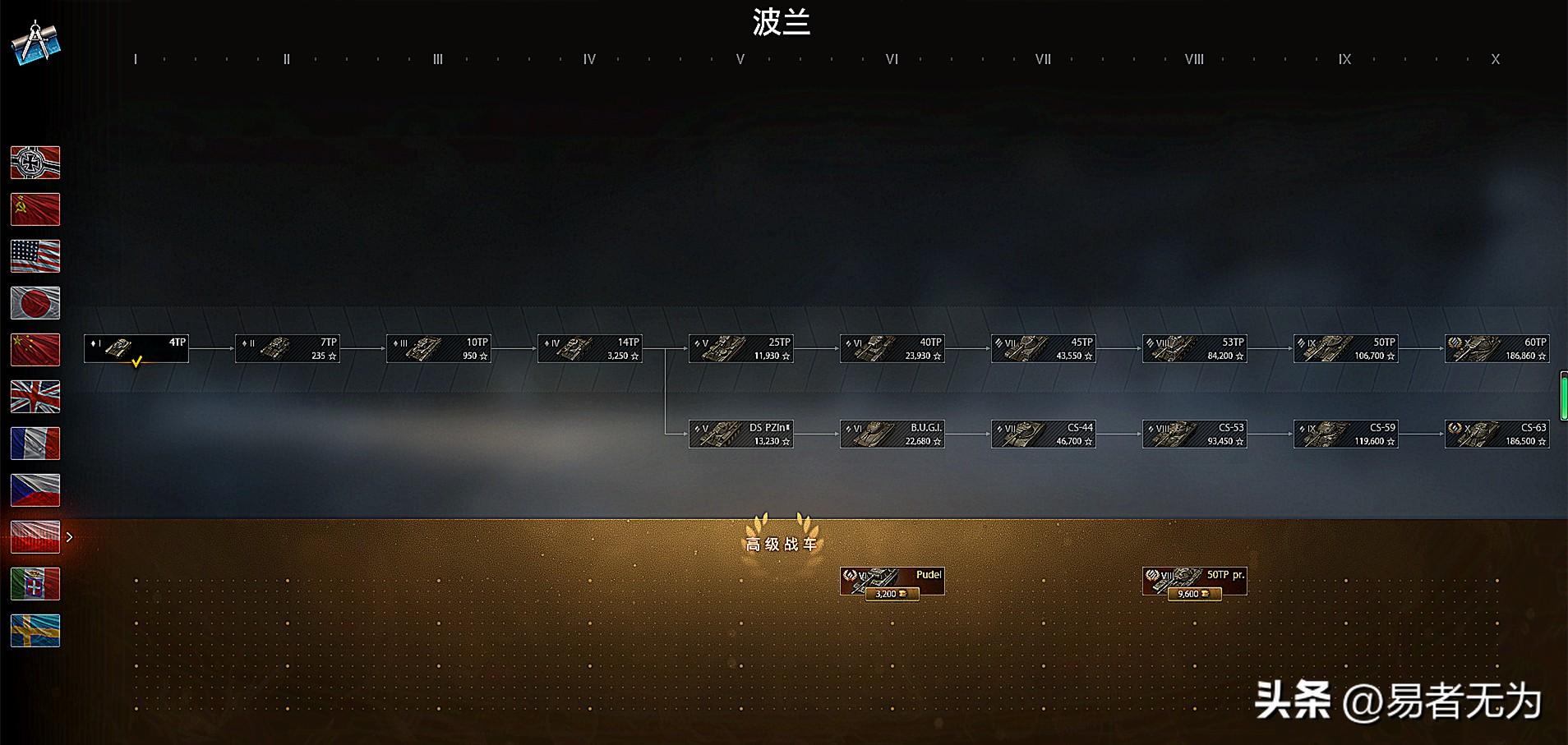Pick the 25TP tank node

point(741,348)
